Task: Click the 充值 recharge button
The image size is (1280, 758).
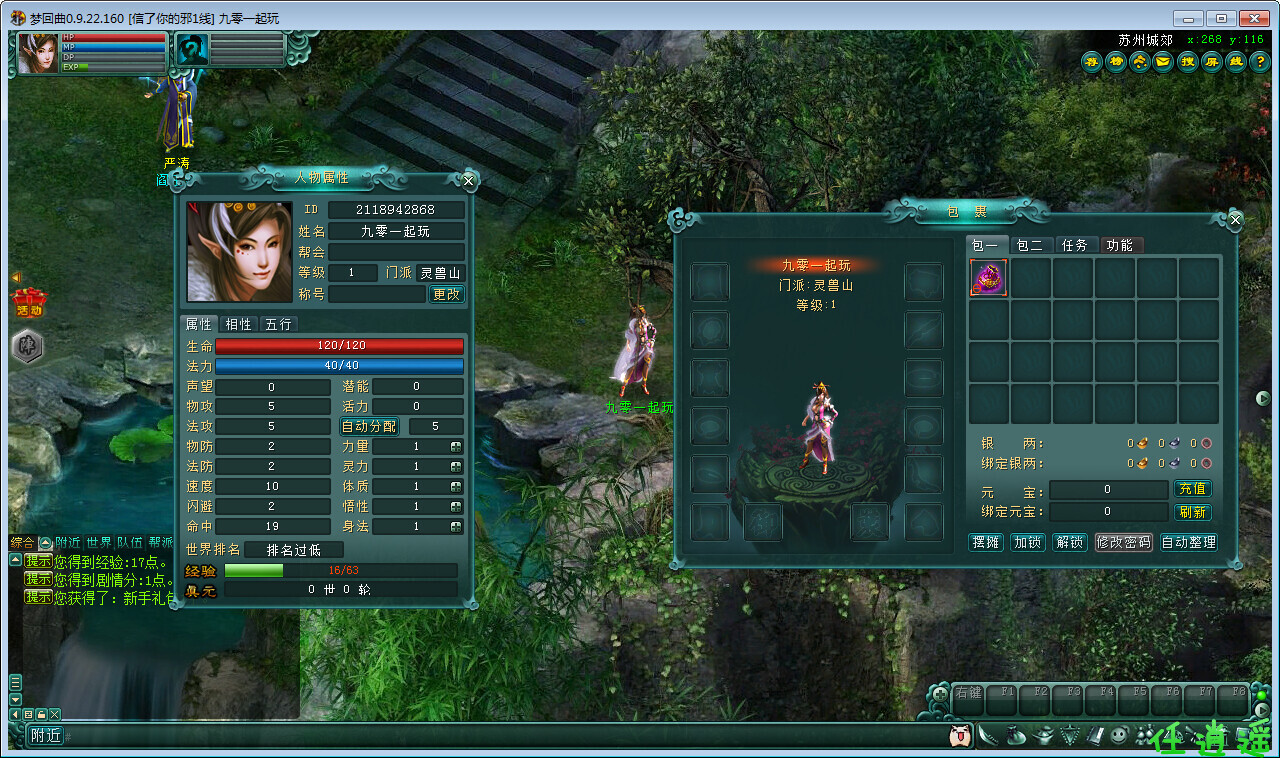Action: pyautogui.click(x=1192, y=489)
